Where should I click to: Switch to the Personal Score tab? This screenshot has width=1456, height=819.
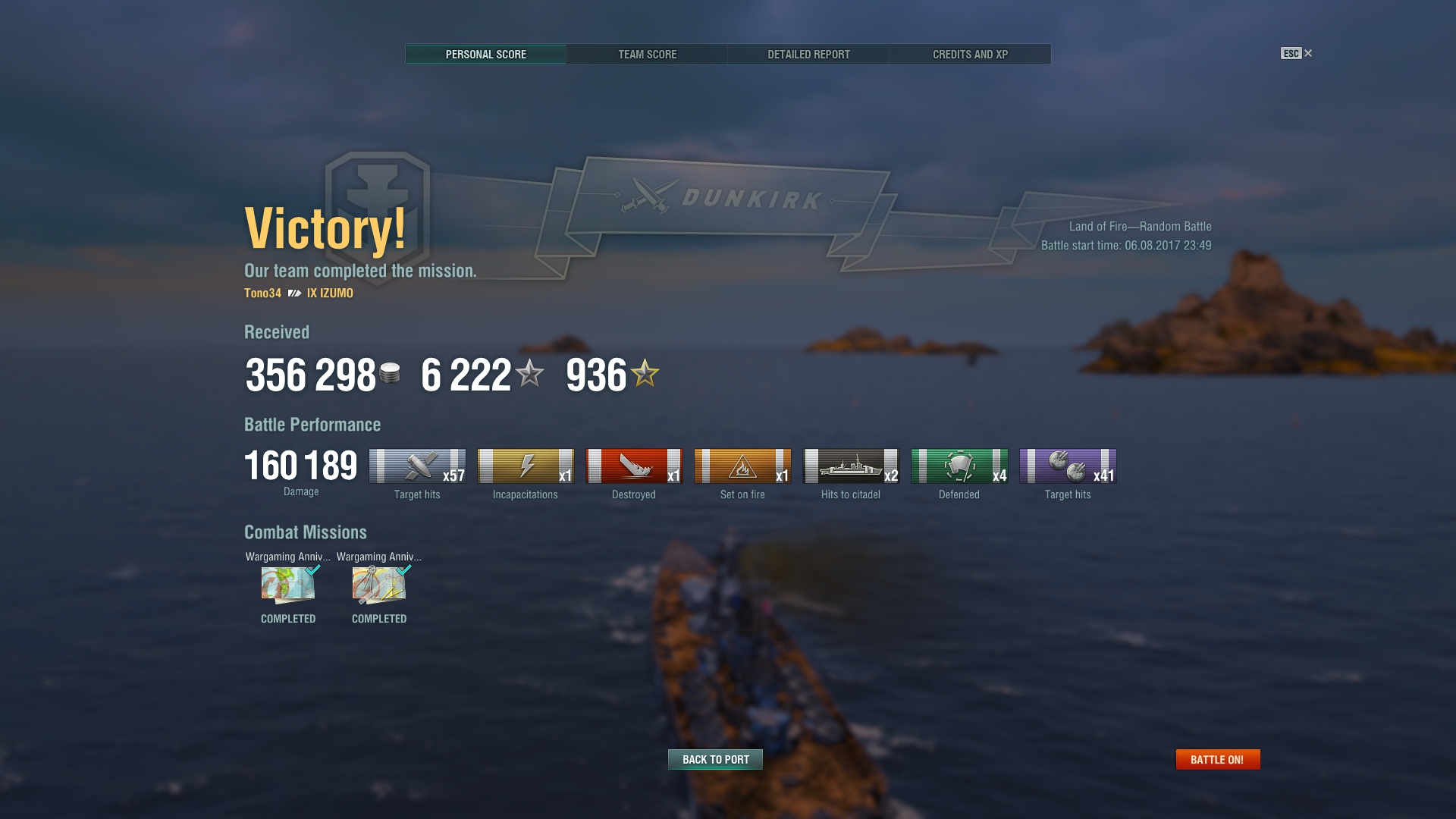[x=485, y=55]
